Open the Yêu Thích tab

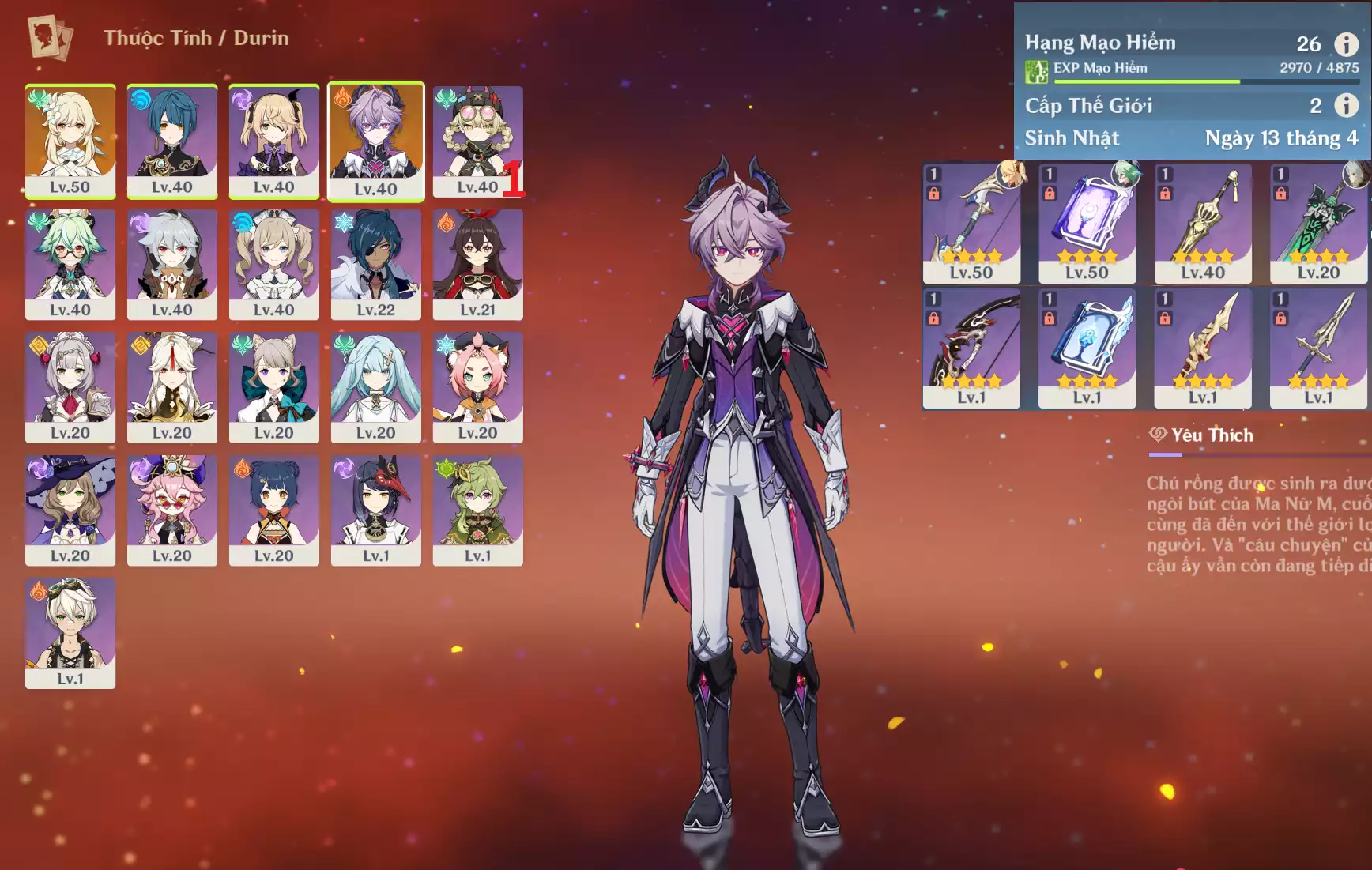click(x=1203, y=435)
